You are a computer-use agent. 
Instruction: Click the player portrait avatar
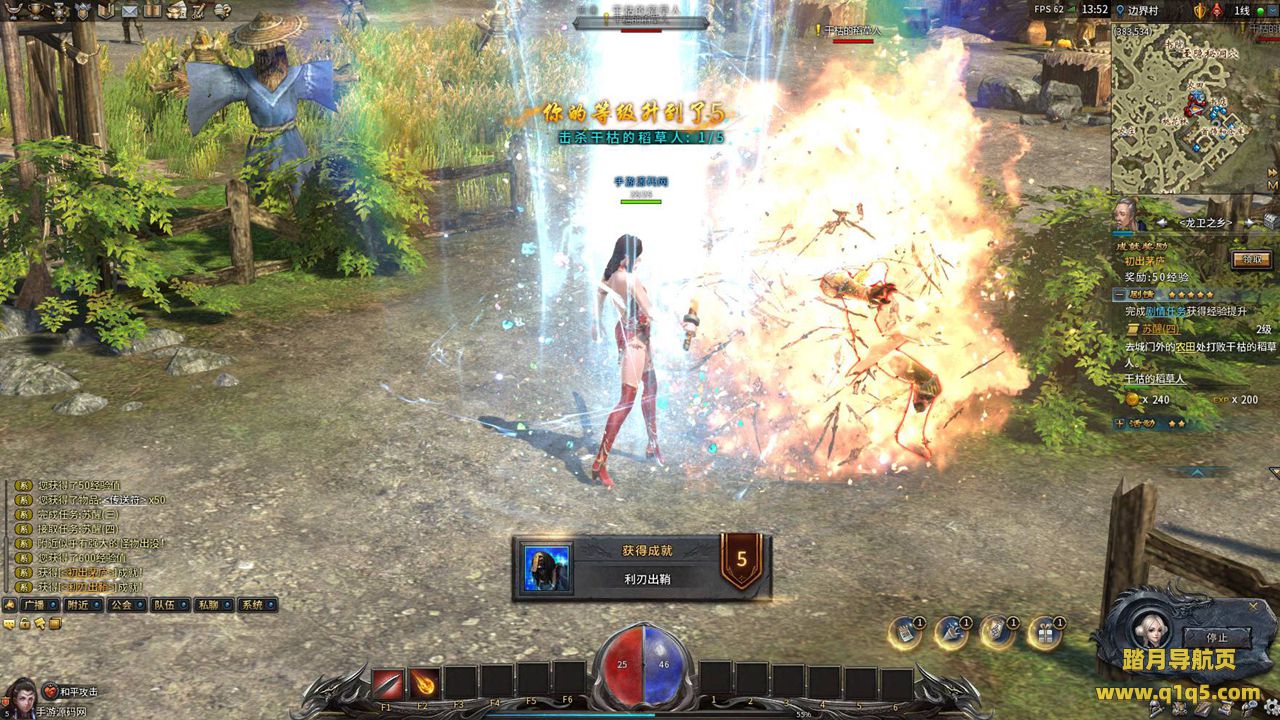pyautogui.click(x=20, y=695)
